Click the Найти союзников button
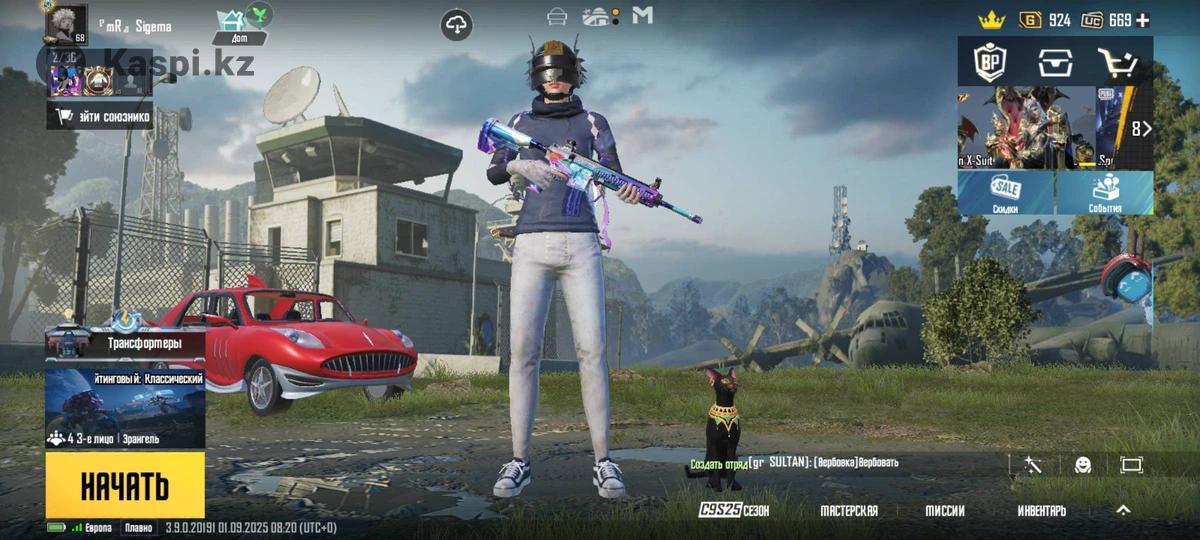The height and width of the screenshot is (540, 1200). (100, 116)
